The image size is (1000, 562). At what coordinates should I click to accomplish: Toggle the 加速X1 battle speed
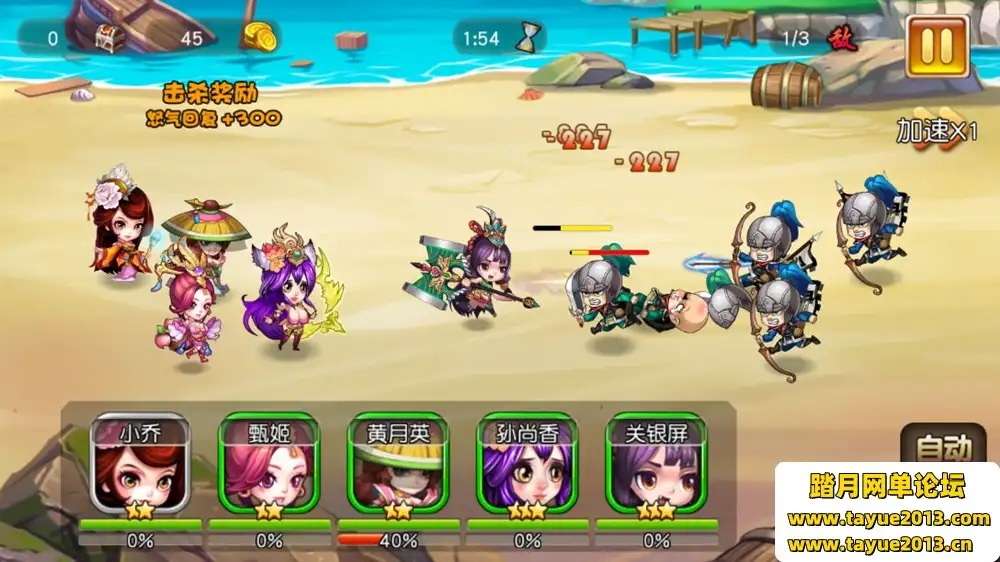tap(936, 131)
